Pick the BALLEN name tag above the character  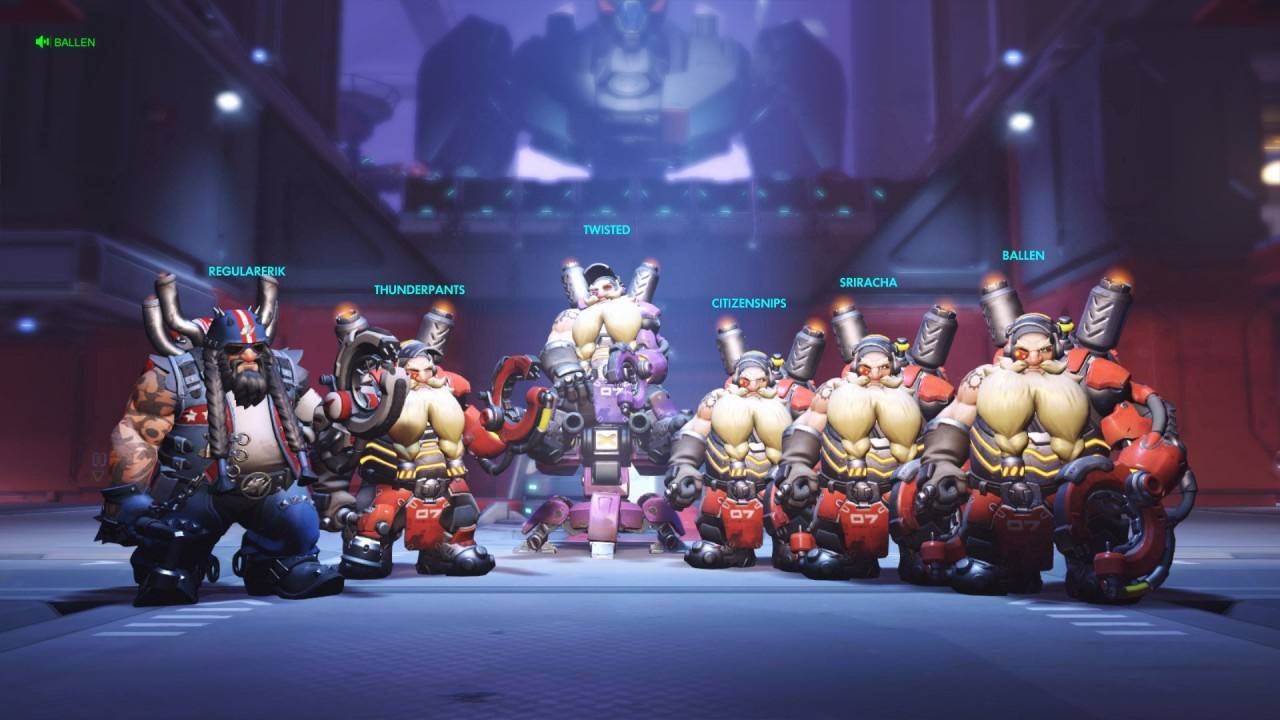pos(1023,255)
